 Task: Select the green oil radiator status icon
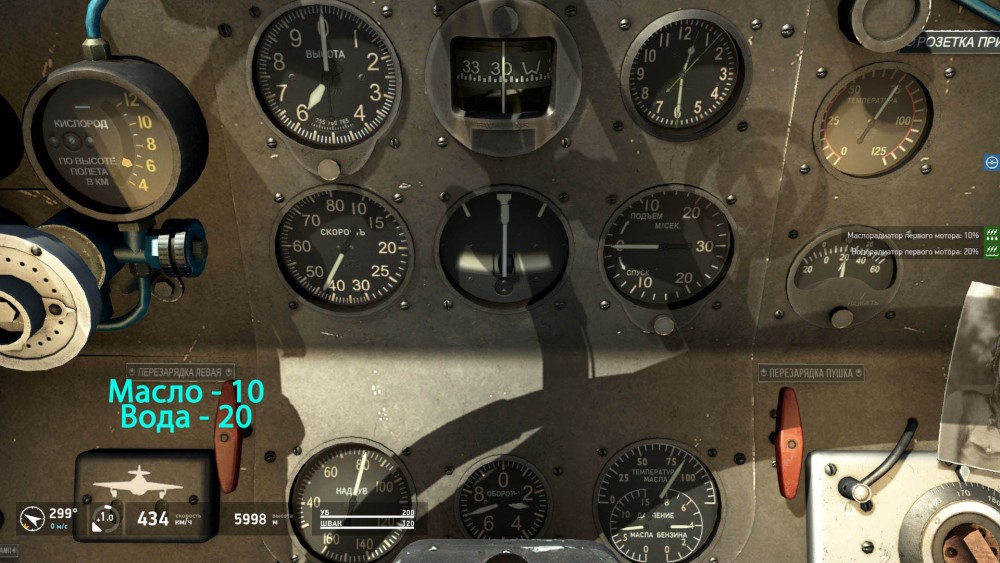click(x=992, y=236)
